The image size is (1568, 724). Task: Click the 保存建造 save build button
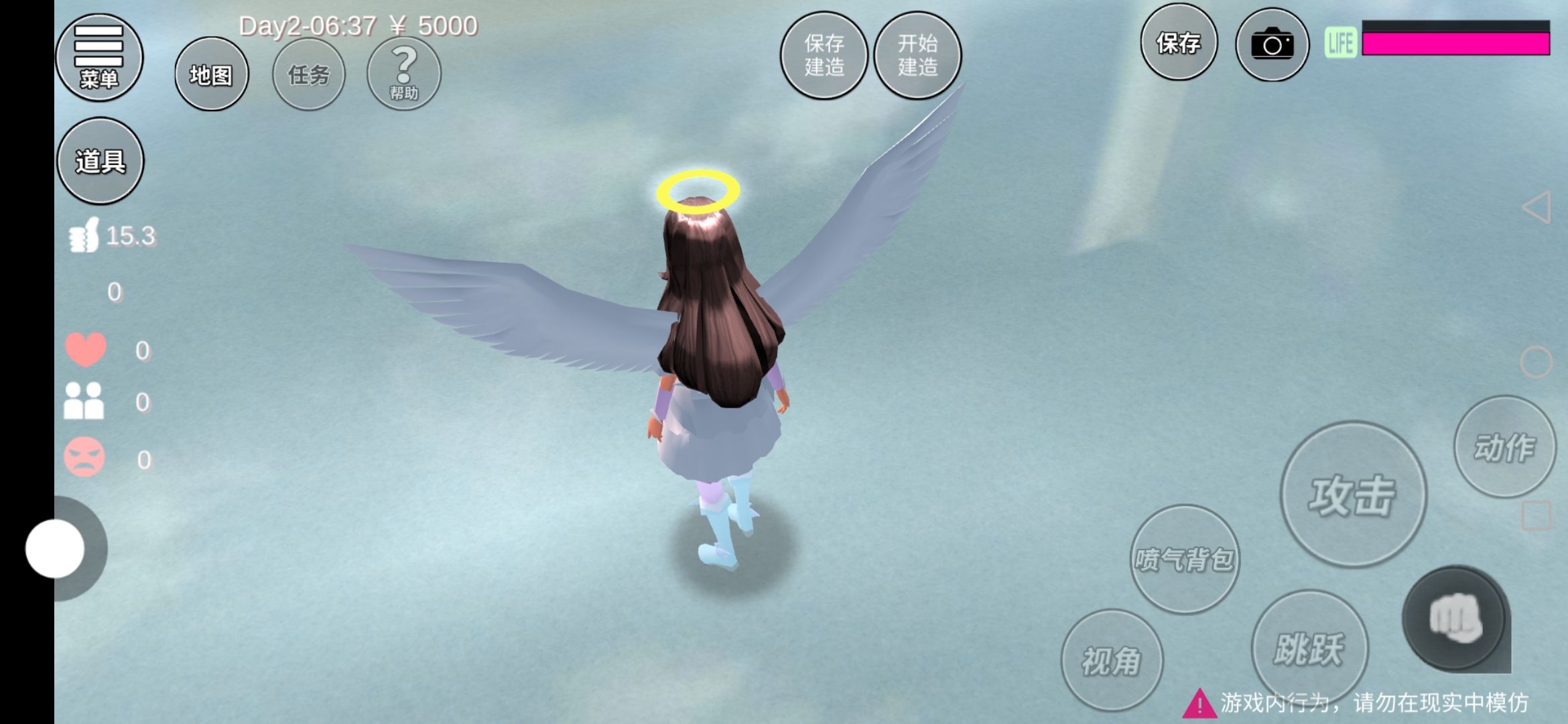click(824, 56)
